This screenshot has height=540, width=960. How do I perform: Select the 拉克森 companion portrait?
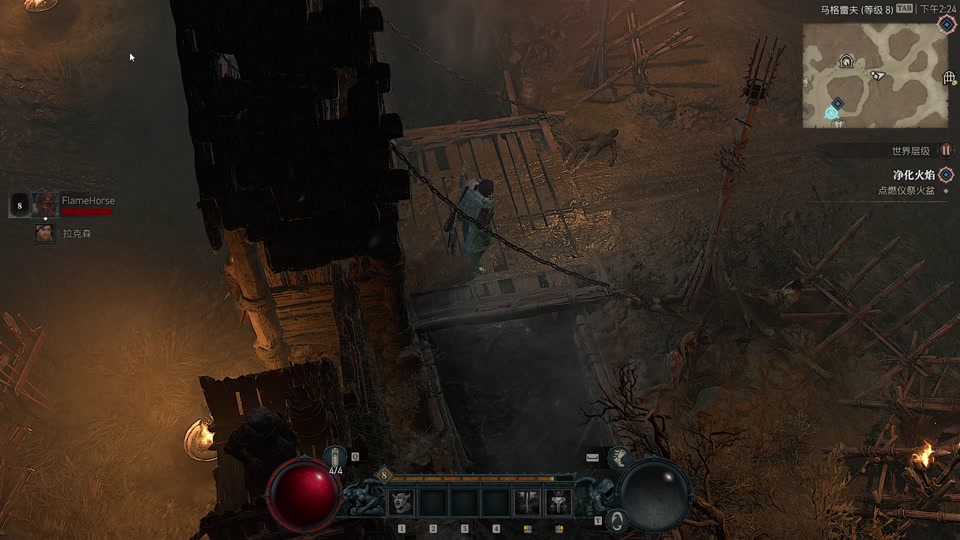click(45, 233)
